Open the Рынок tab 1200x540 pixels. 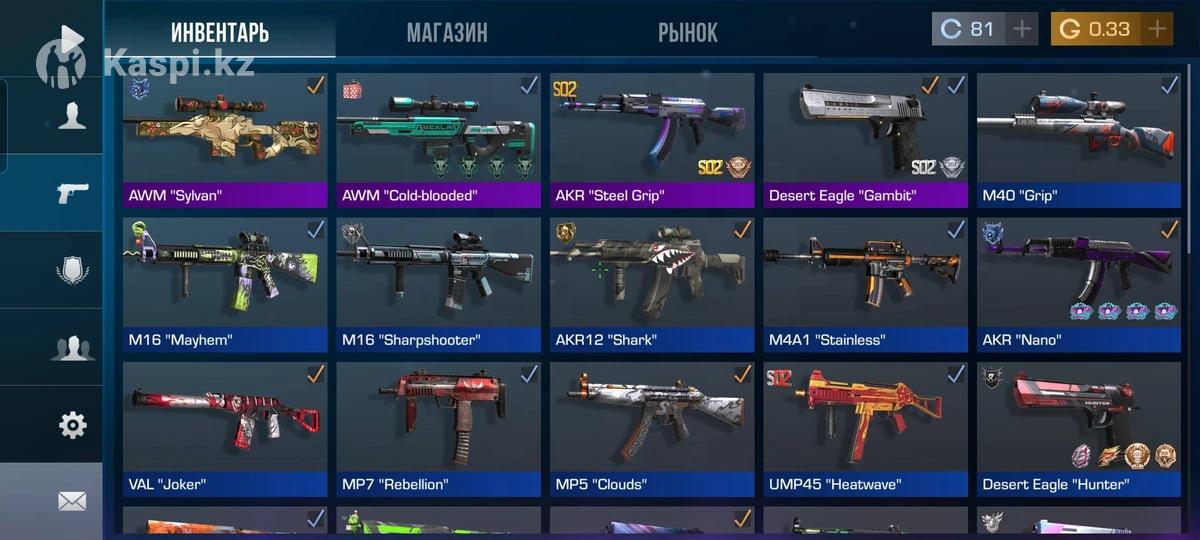pos(687,32)
